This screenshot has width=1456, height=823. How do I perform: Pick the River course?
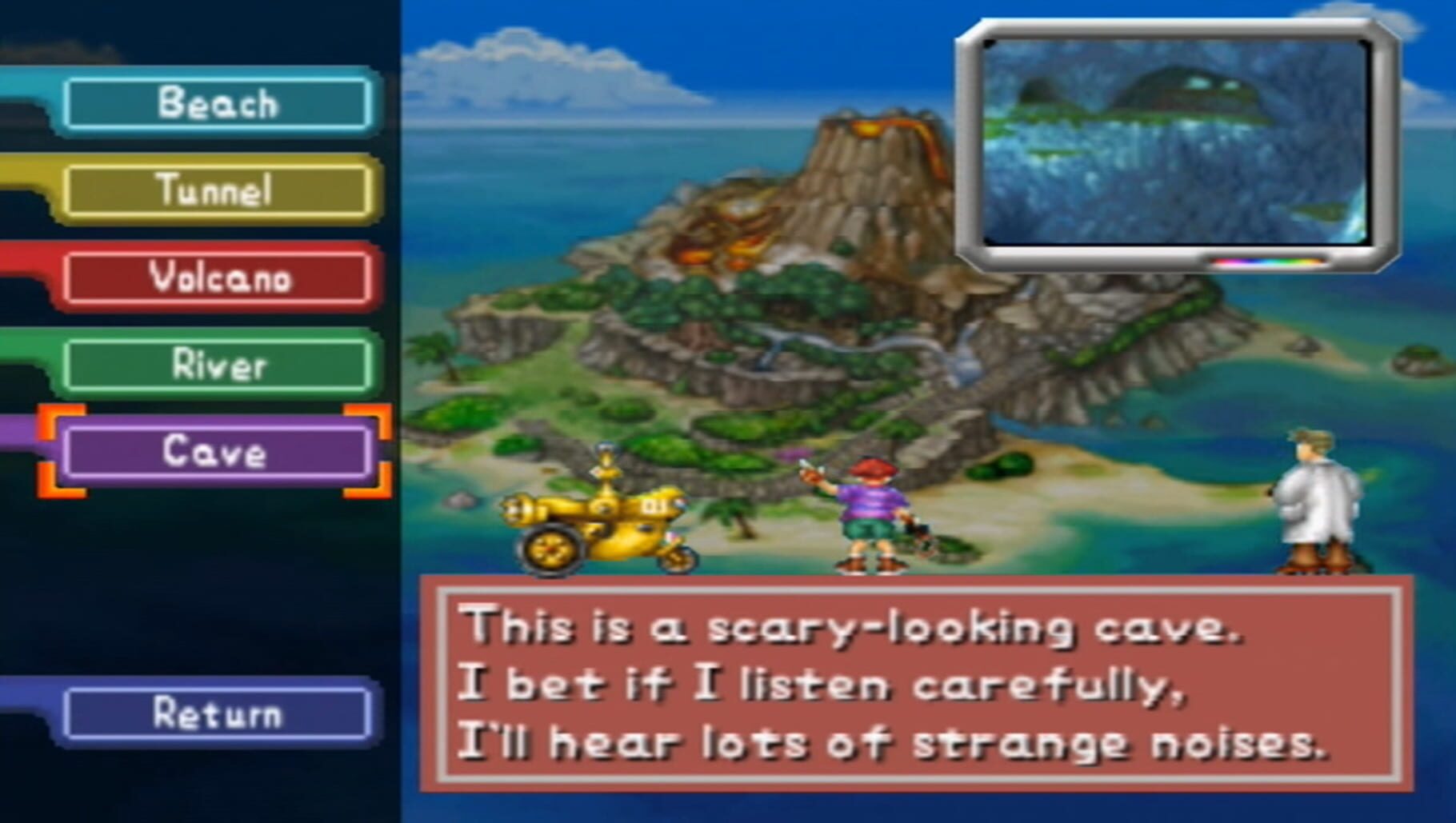coord(216,367)
